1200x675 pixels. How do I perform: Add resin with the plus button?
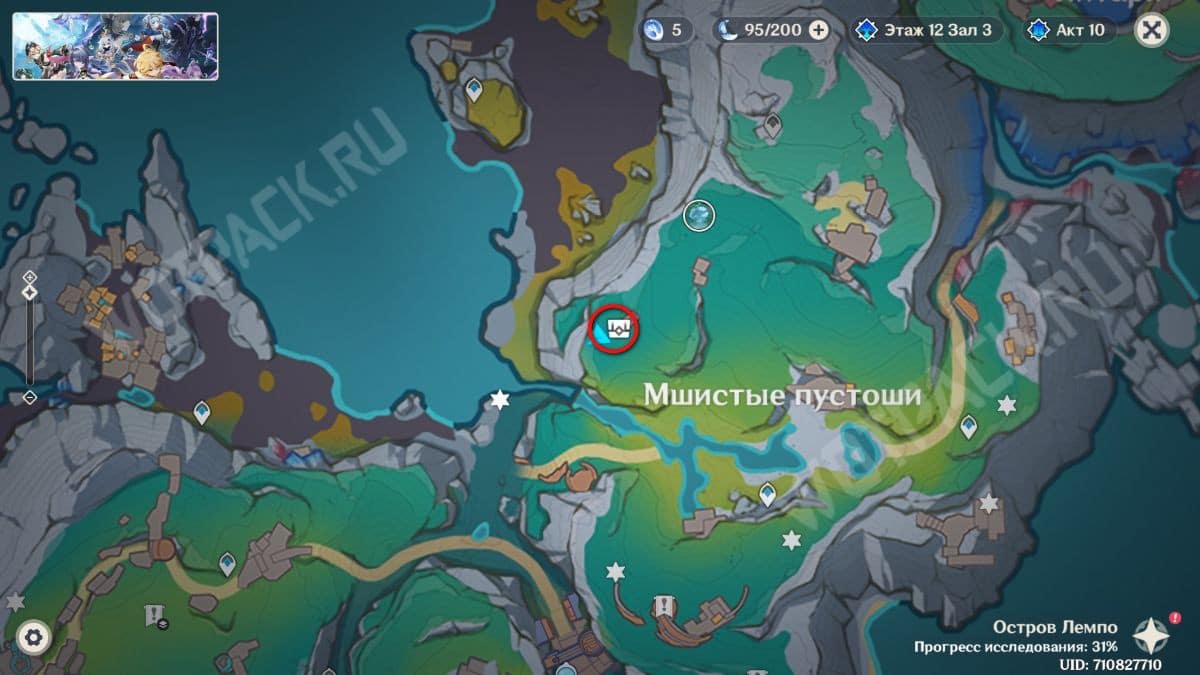(818, 30)
